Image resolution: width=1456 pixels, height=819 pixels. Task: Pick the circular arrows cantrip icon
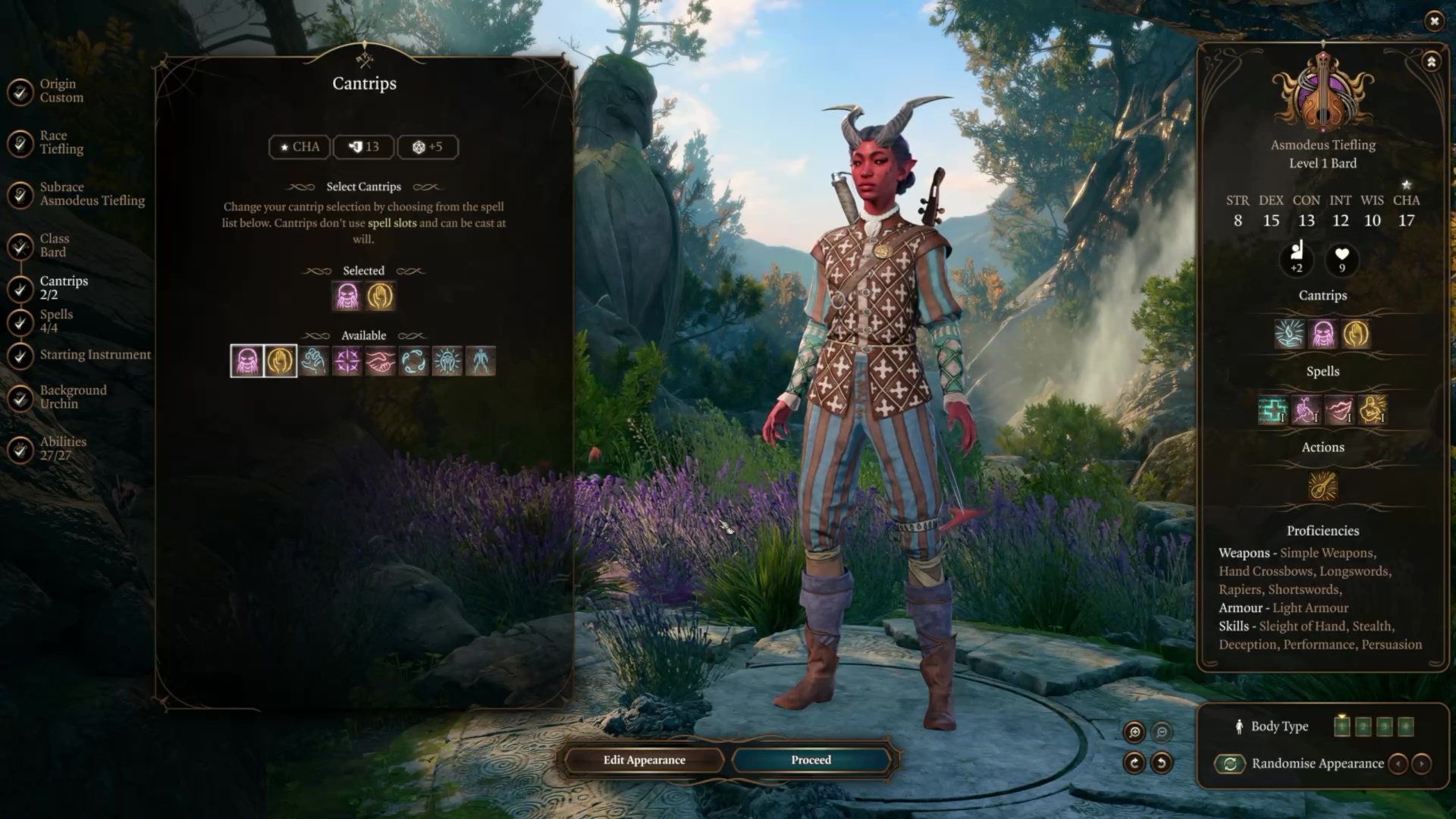(413, 361)
